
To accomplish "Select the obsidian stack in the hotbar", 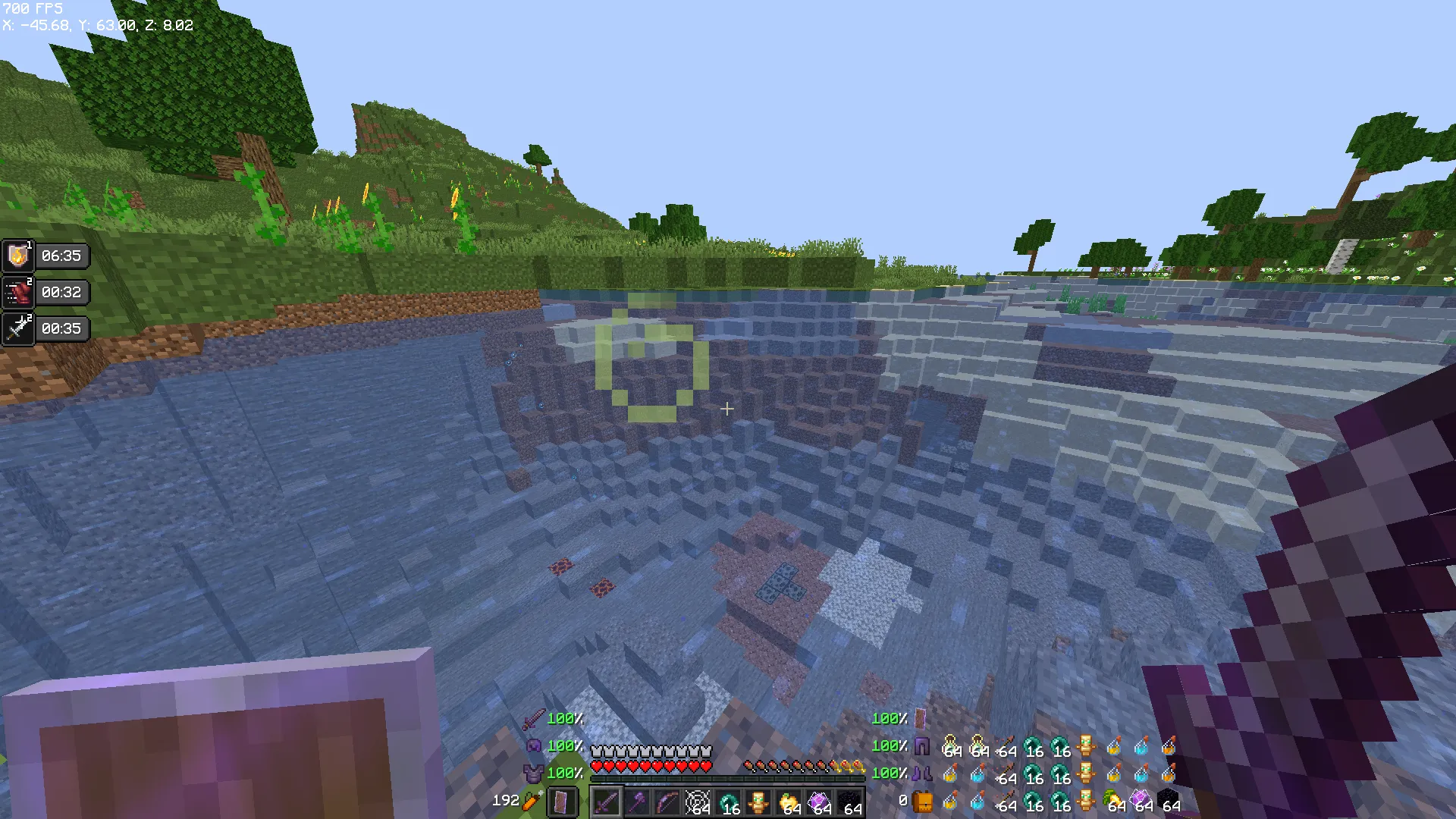I will tap(852, 803).
